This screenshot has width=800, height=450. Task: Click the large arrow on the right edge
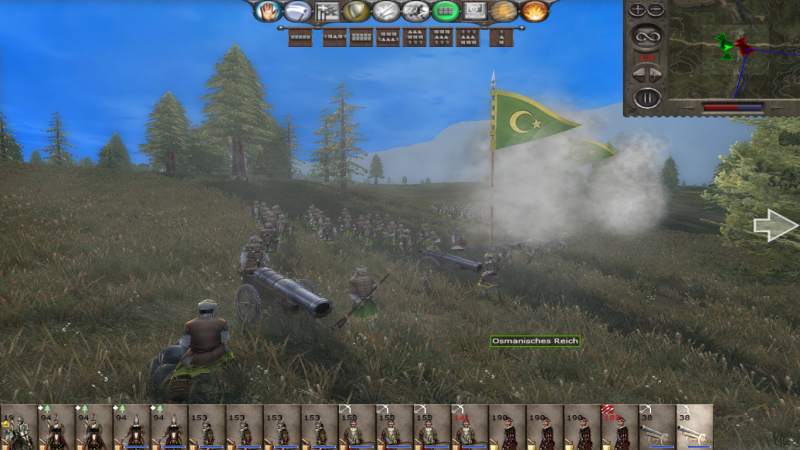coord(775,227)
